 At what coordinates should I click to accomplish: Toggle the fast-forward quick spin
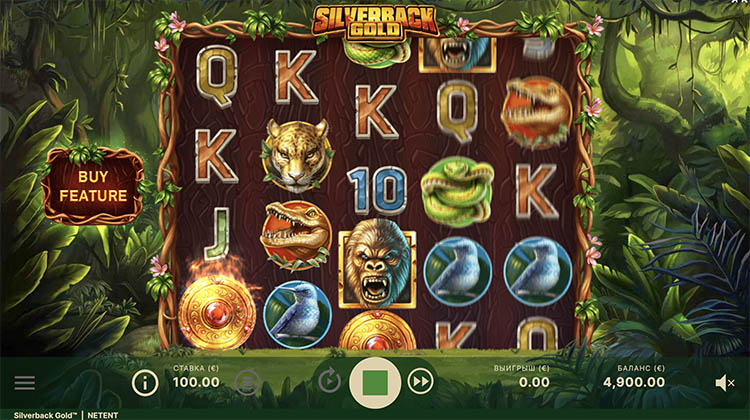point(422,381)
